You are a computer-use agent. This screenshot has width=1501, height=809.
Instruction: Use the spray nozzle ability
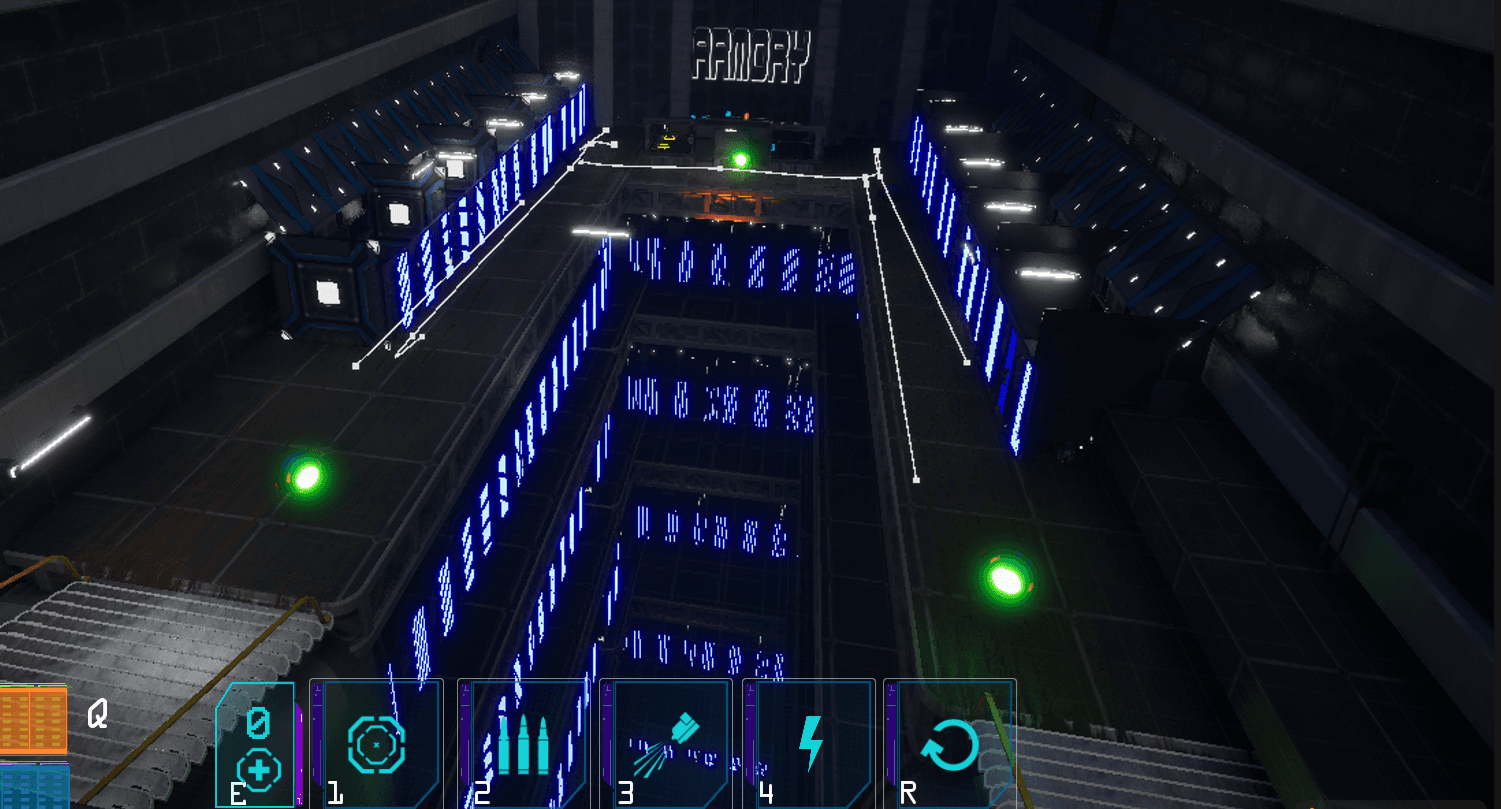(664, 743)
